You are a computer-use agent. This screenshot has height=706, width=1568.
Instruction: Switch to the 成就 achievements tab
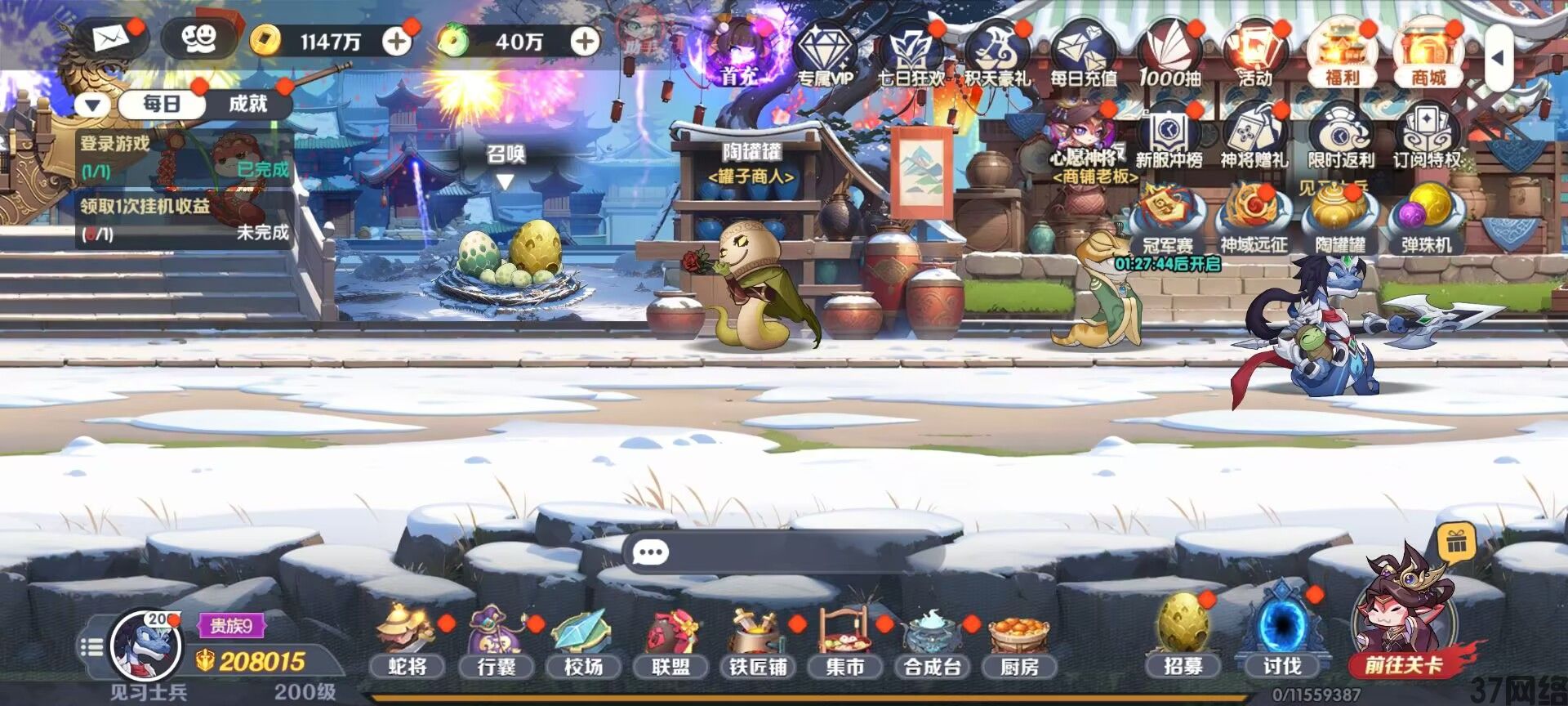[247, 104]
